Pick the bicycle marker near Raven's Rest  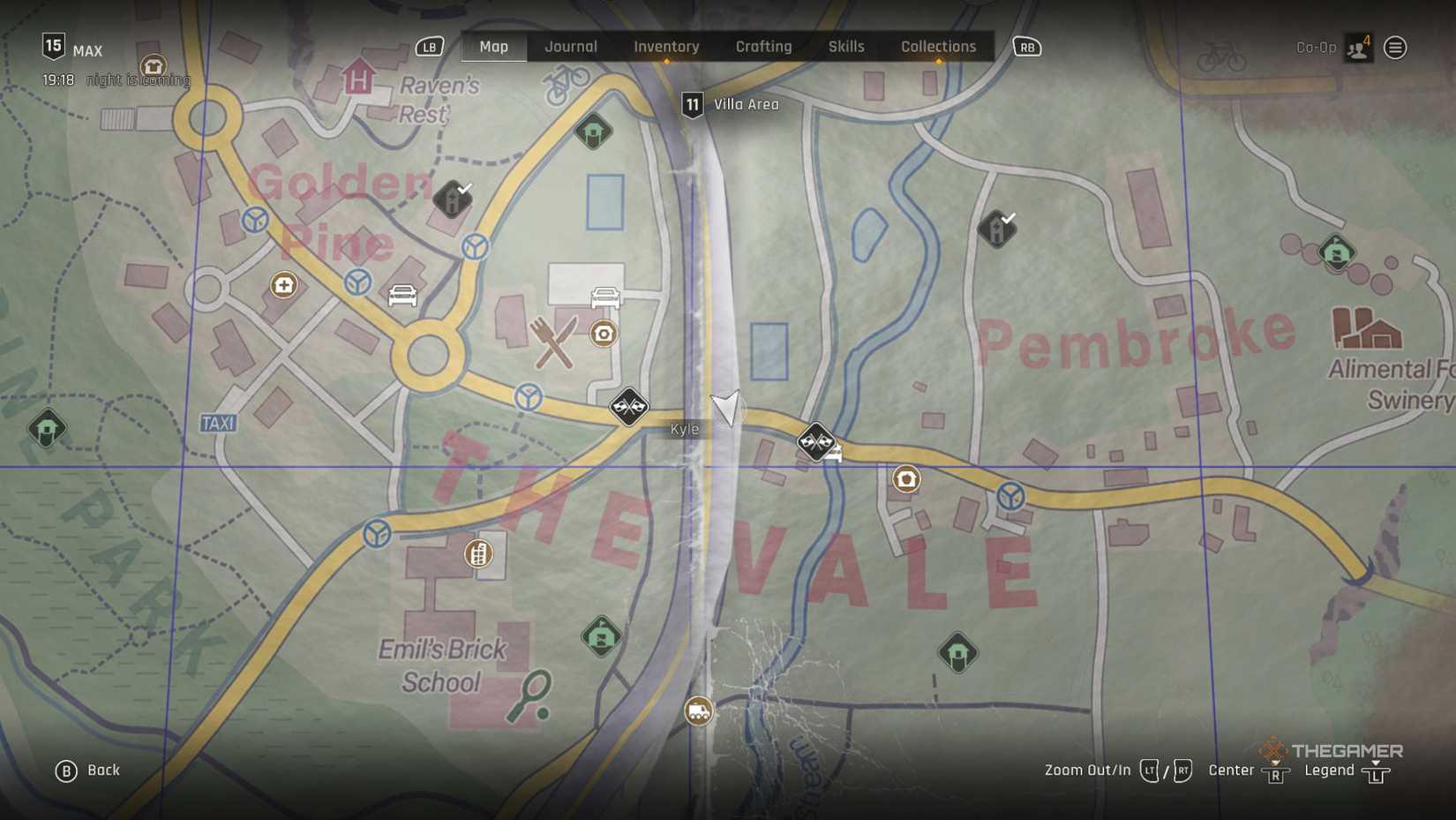[x=566, y=84]
